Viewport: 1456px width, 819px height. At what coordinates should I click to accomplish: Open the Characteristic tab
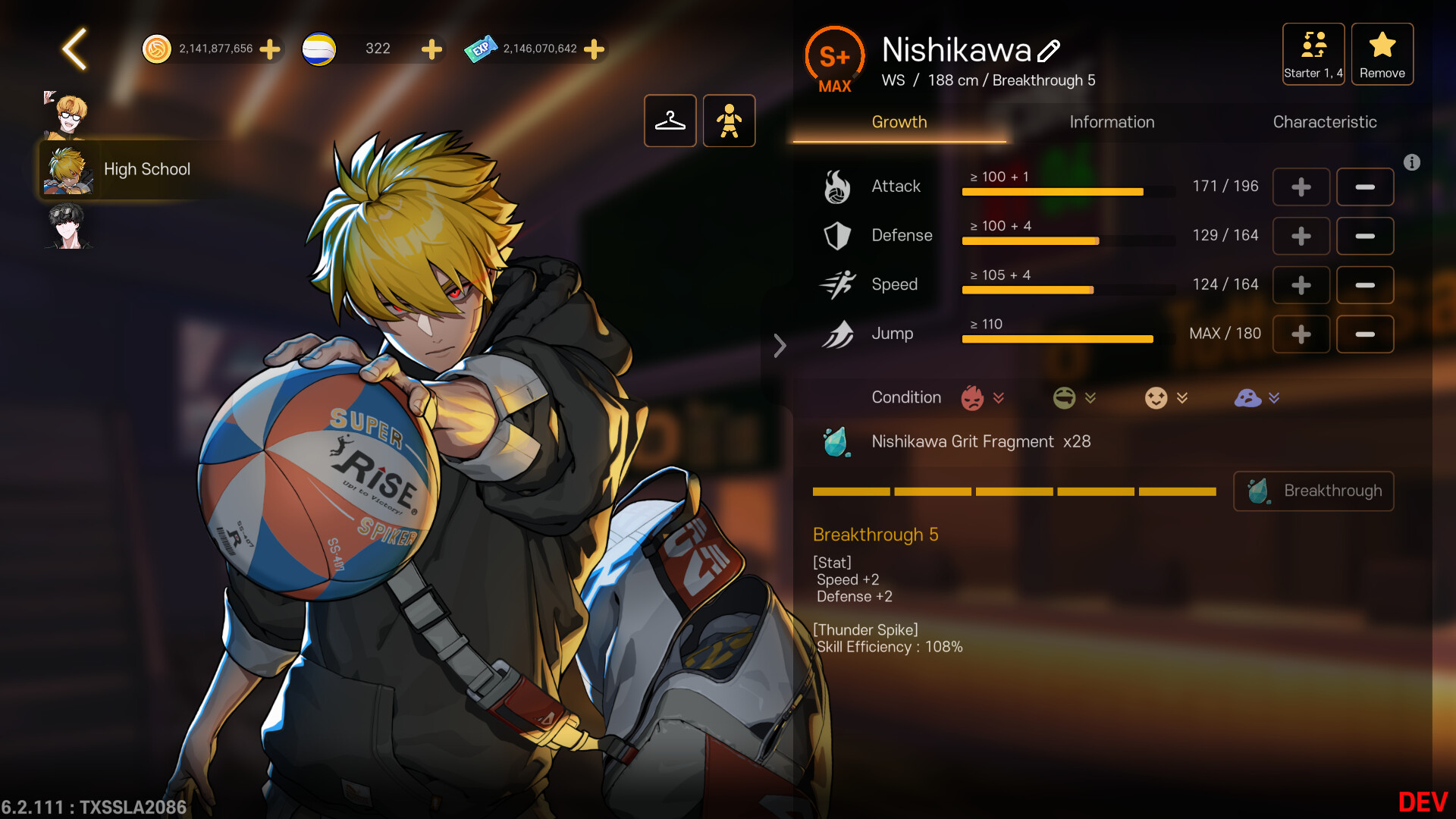(1325, 122)
